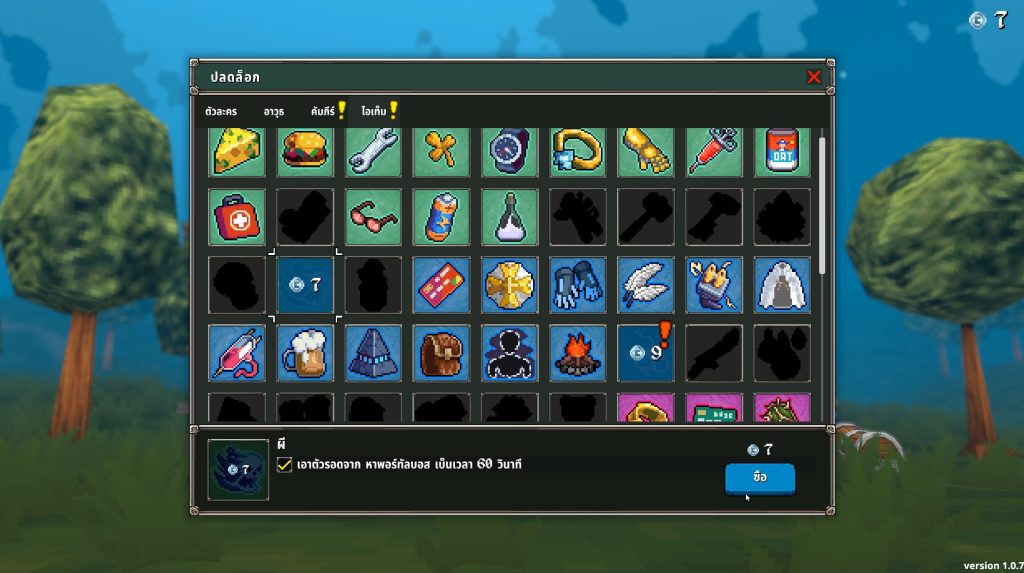The image size is (1024, 573).
Task: Select the wristwatch item
Action: [509, 150]
